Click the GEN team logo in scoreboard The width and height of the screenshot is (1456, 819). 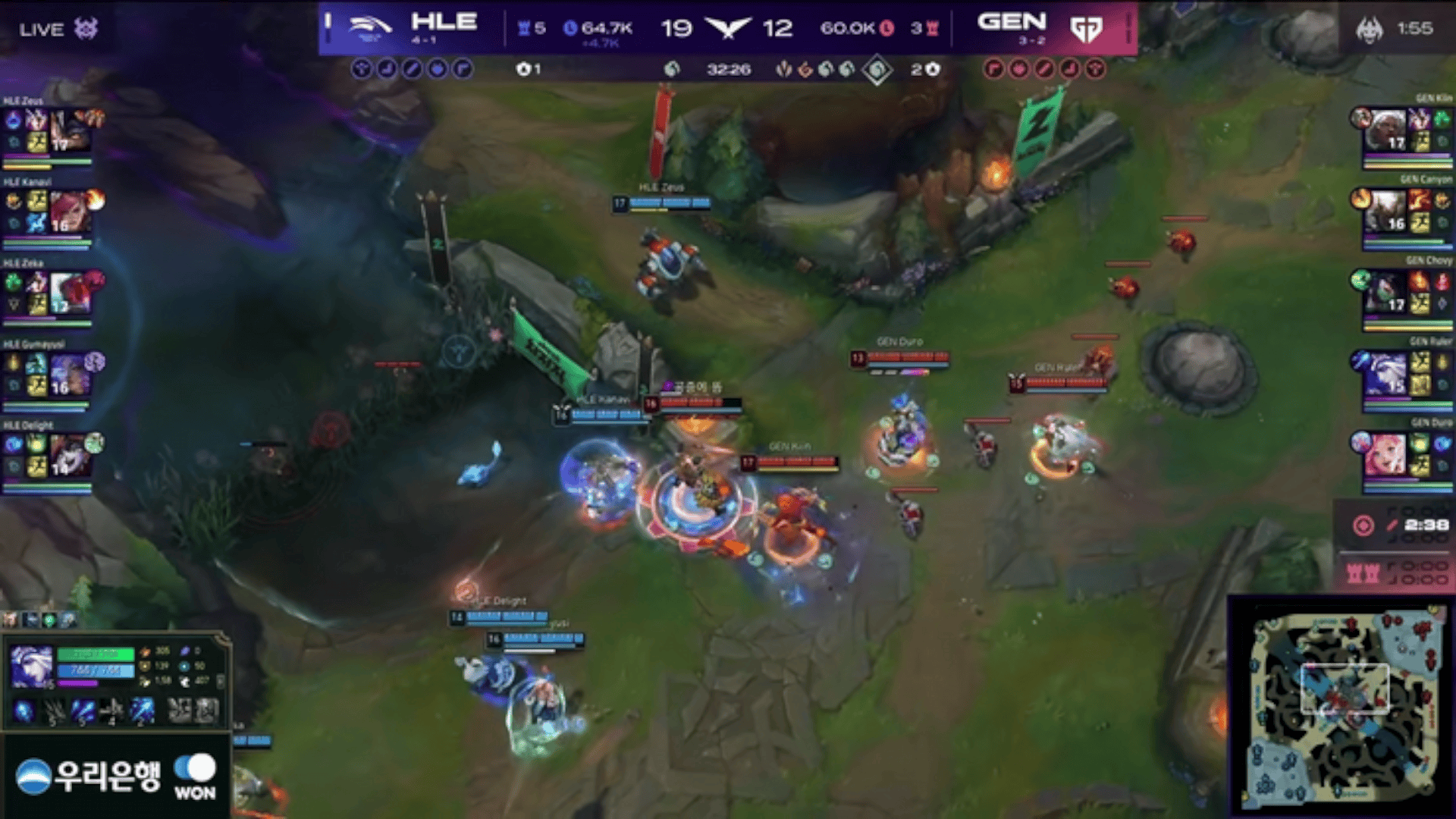tap(1086, 29)
